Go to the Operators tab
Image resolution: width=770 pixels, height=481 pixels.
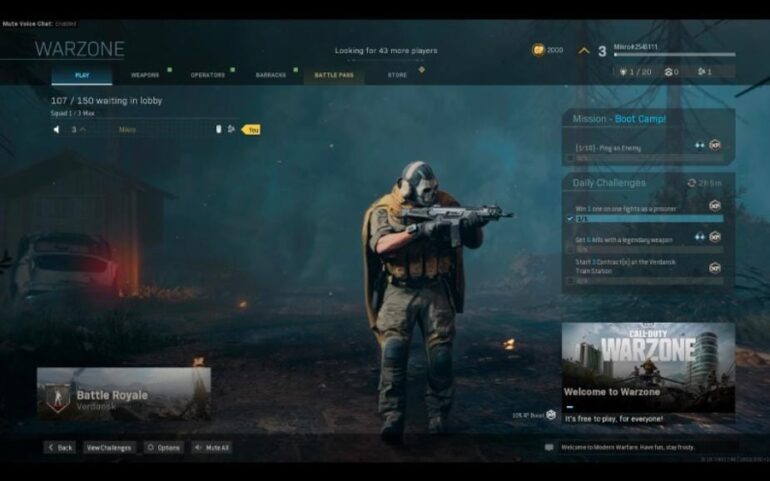(208, 75)
